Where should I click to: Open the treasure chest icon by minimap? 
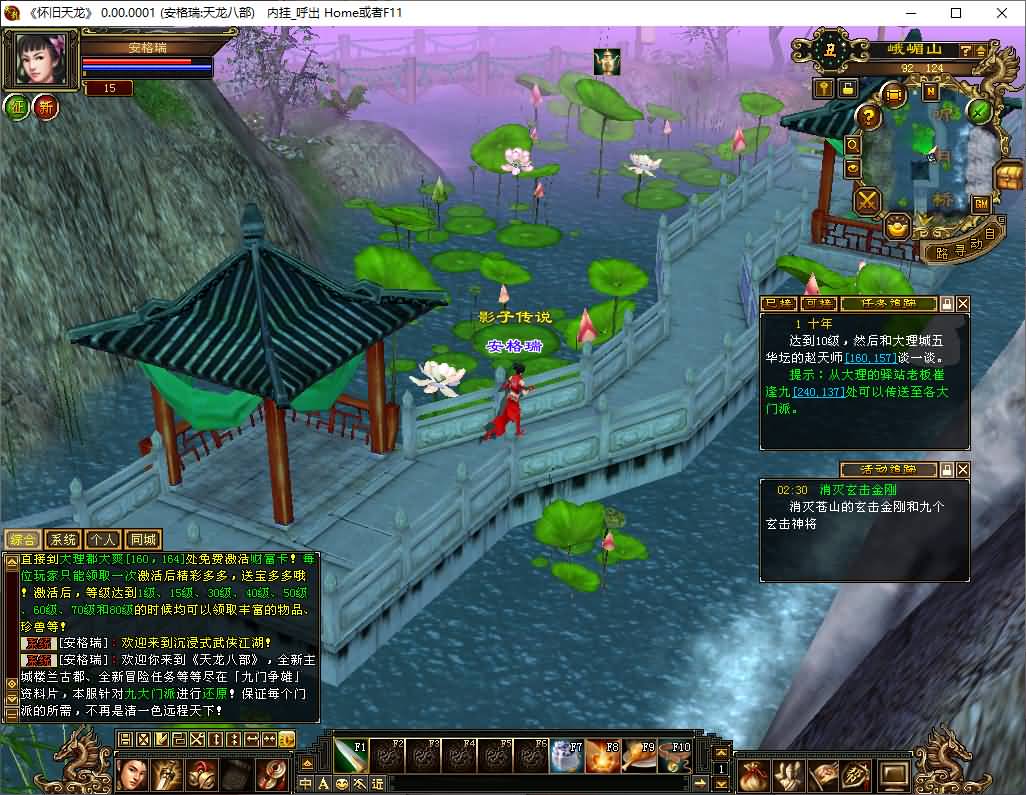1008,178
